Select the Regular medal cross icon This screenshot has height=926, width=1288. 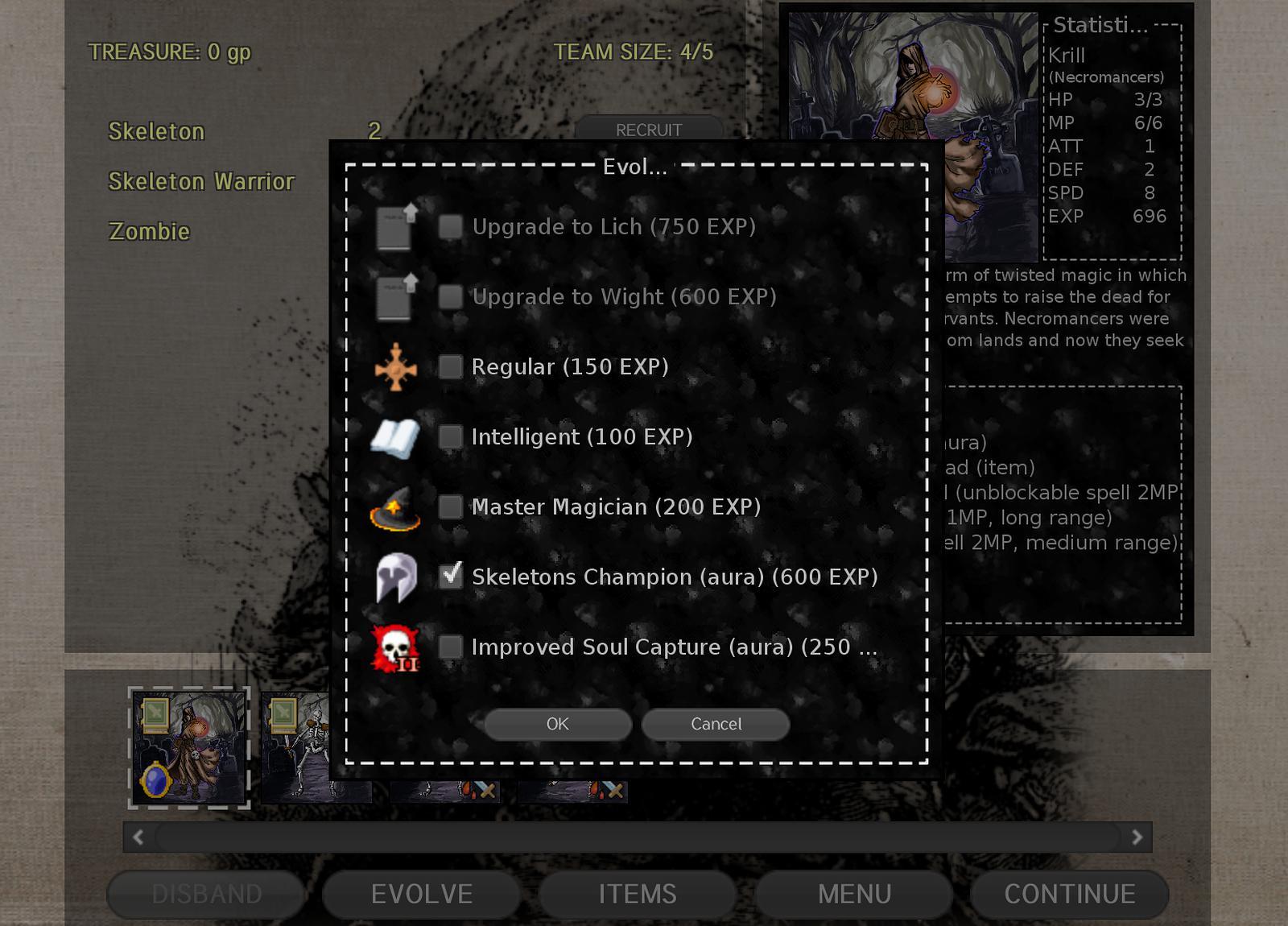tap(396, 366)
